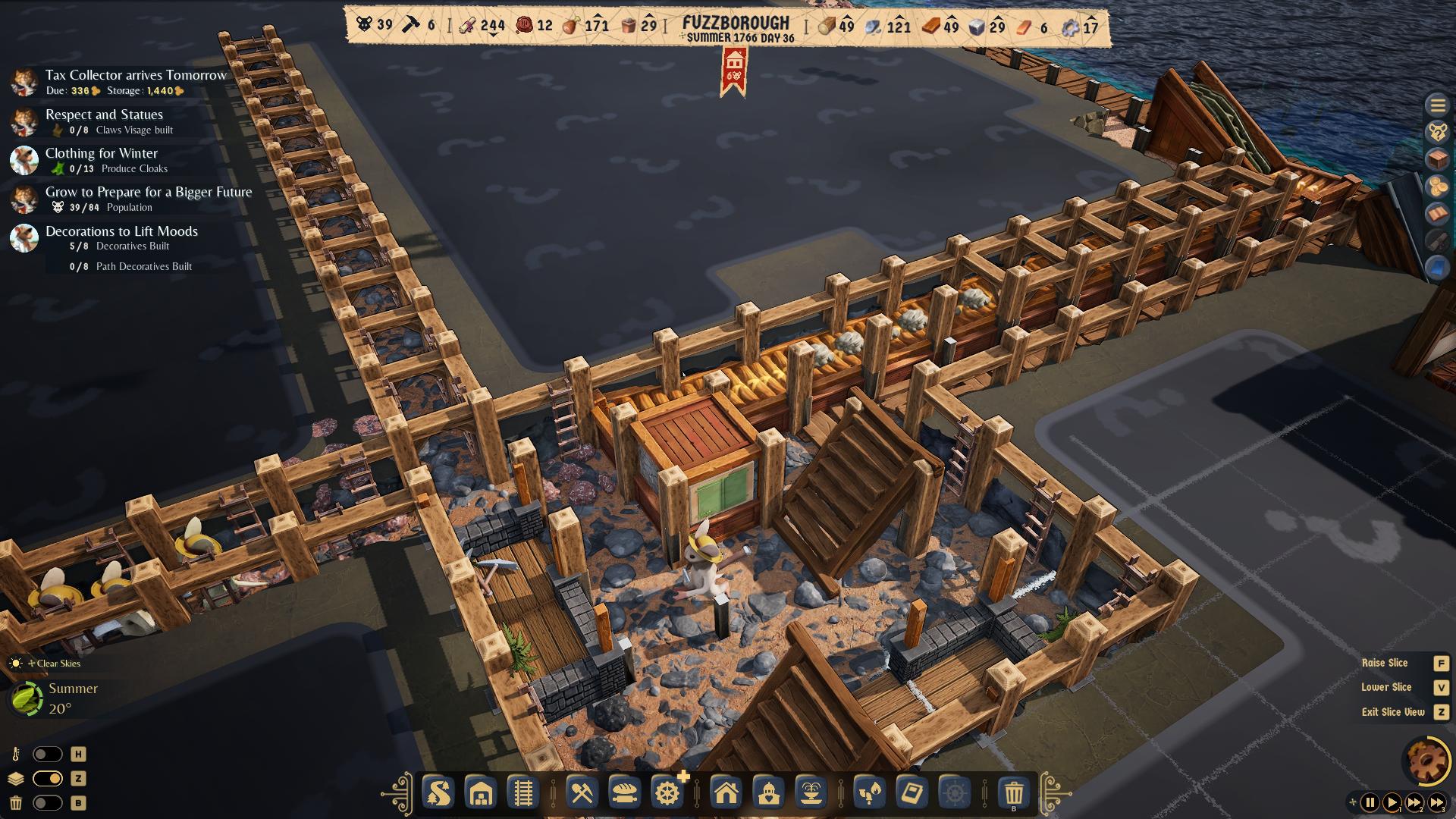Open the housing construction menu
The height and width of the screenshot is (819, 1456).
point(727,794)
